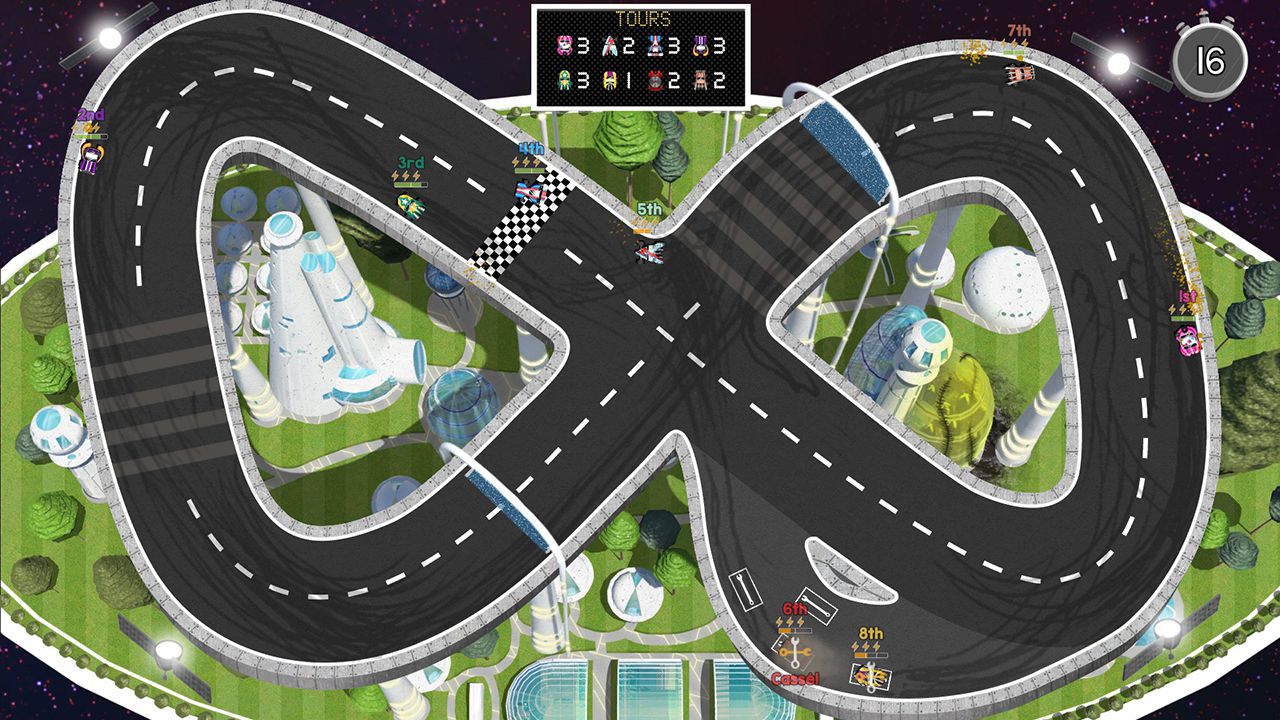
Task: Click the rocket-shaped racer icon showing 2 laps
Action: pos(610,46)
